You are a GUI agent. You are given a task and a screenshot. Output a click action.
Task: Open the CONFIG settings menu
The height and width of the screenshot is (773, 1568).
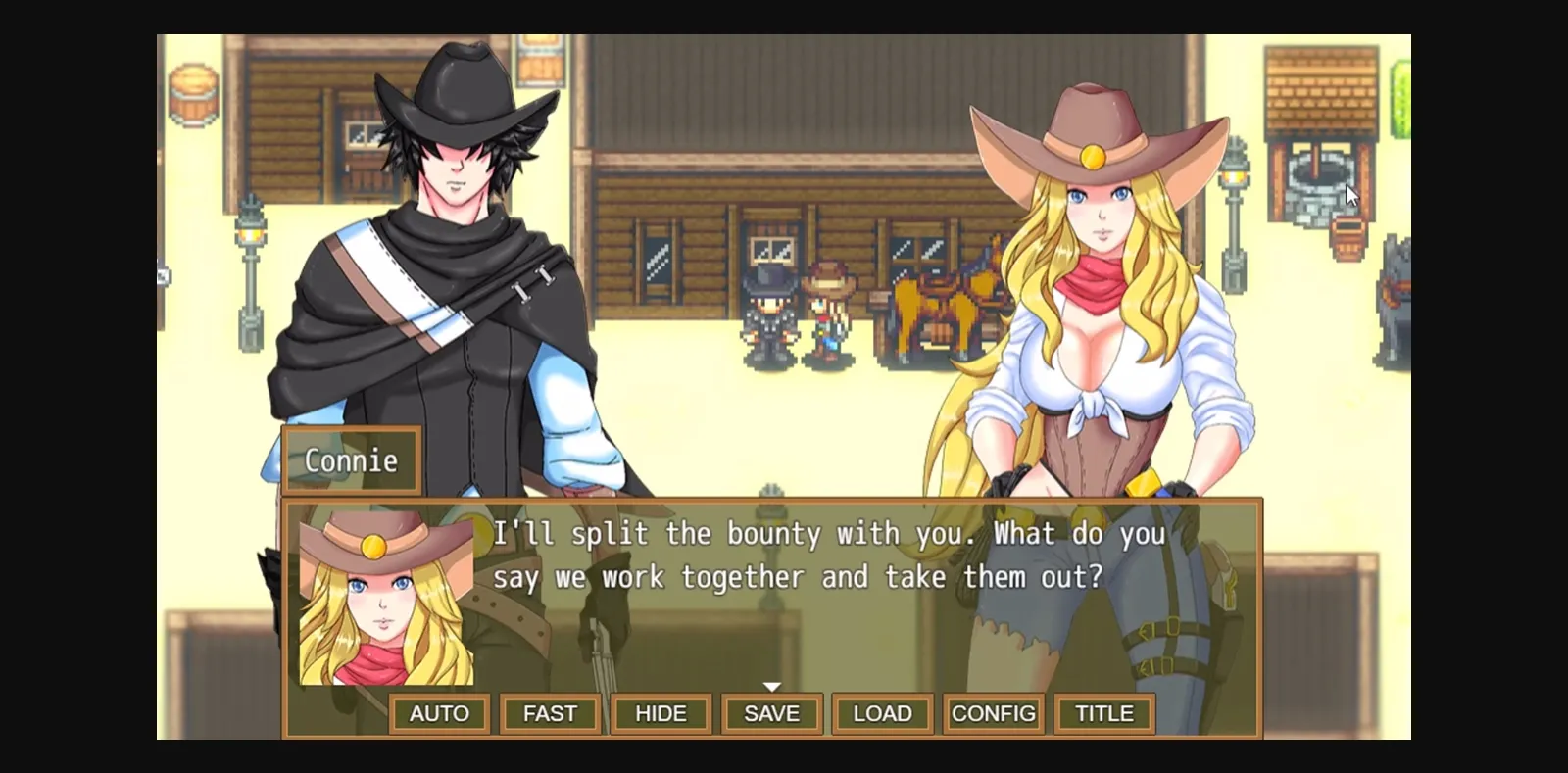[x=993, y=713]
